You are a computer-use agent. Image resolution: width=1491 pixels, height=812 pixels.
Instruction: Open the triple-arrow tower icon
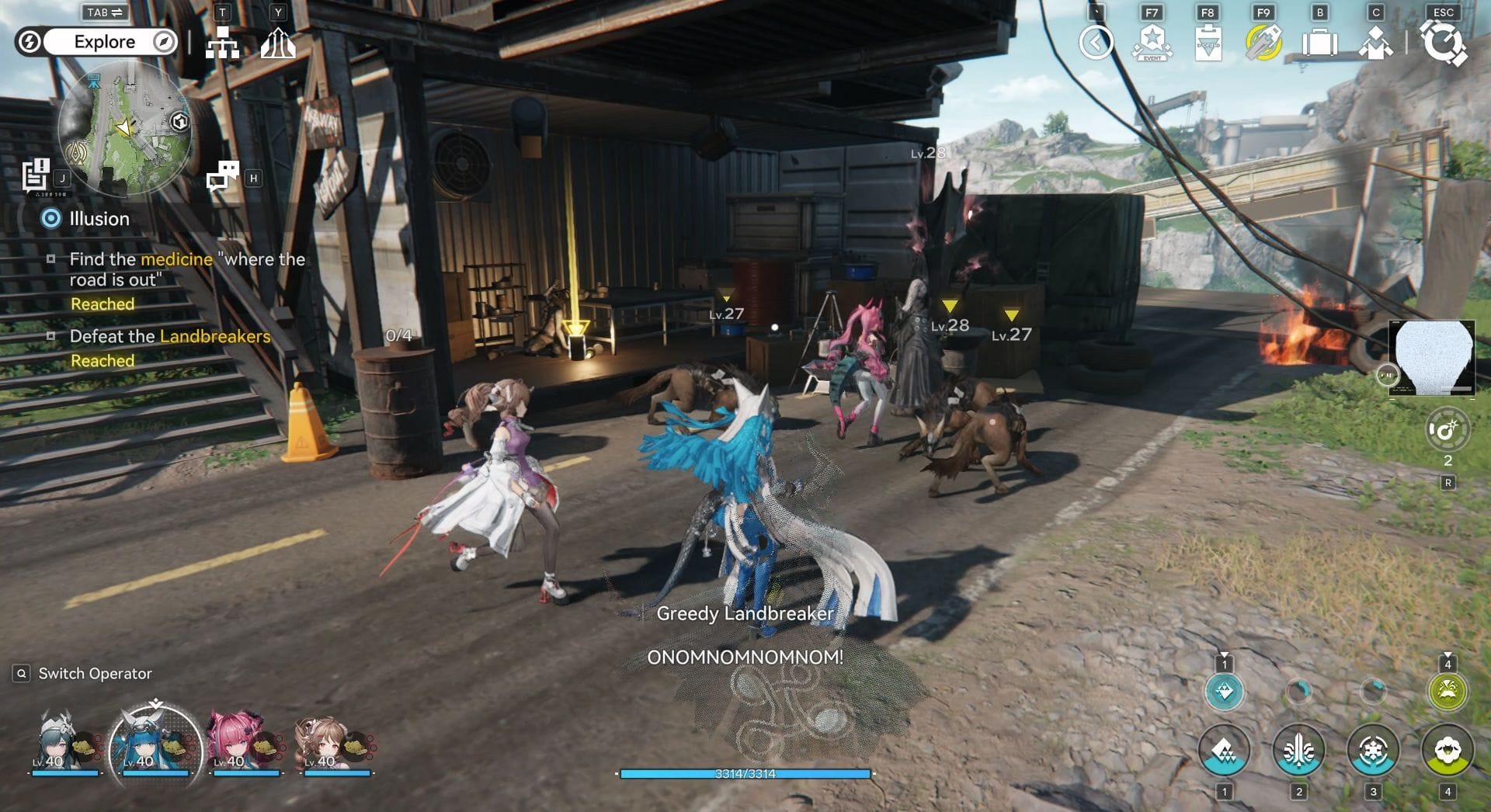(278, 43)
